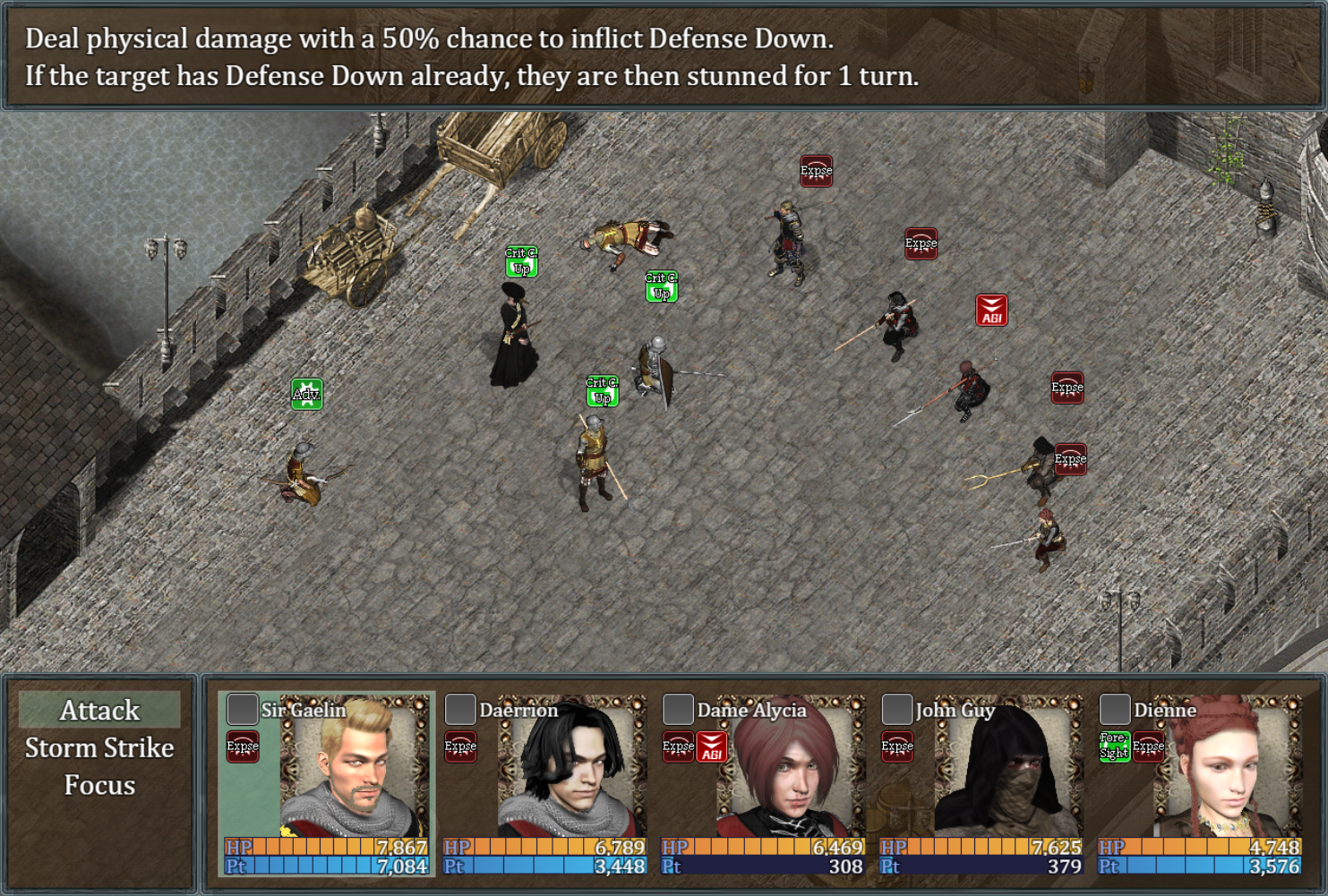Image resolution: width=1328 pixels, height=896 pixels.
Task: Toggle the checkbox beside Dienne's name
Action: coord(1115,709)
